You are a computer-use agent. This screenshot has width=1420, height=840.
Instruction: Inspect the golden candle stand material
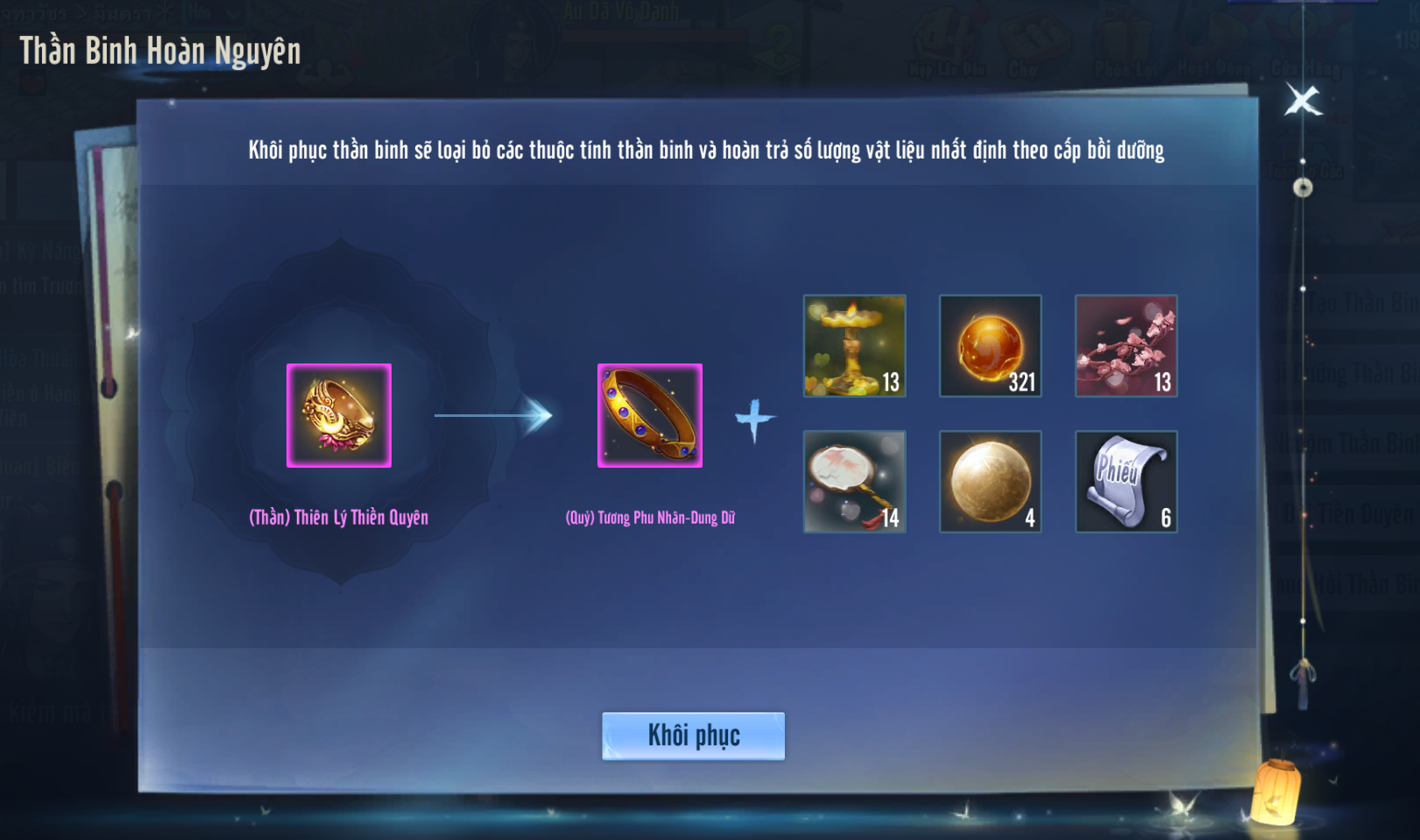(855, 346)
